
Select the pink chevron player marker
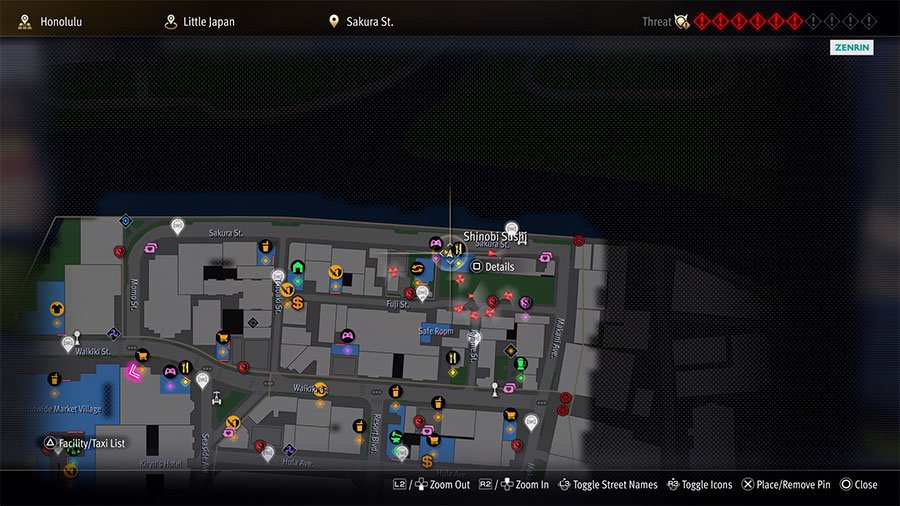coord(133,373)
